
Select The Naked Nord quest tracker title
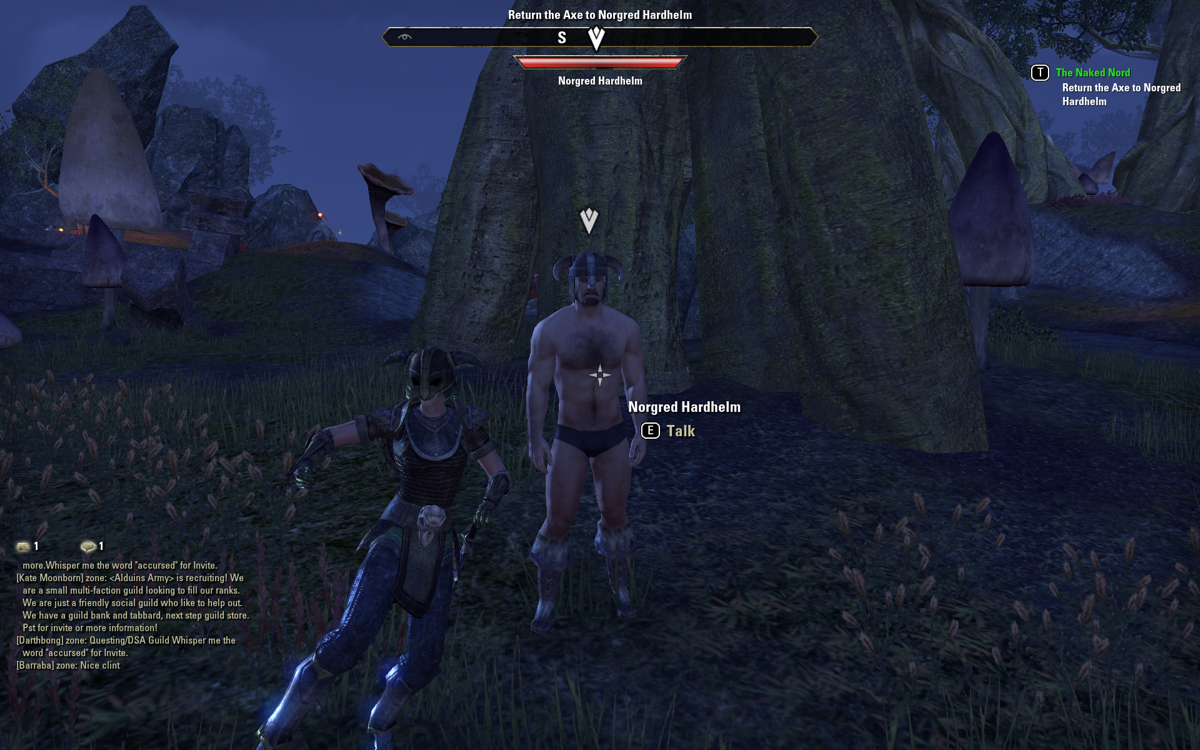(1093, 73)
